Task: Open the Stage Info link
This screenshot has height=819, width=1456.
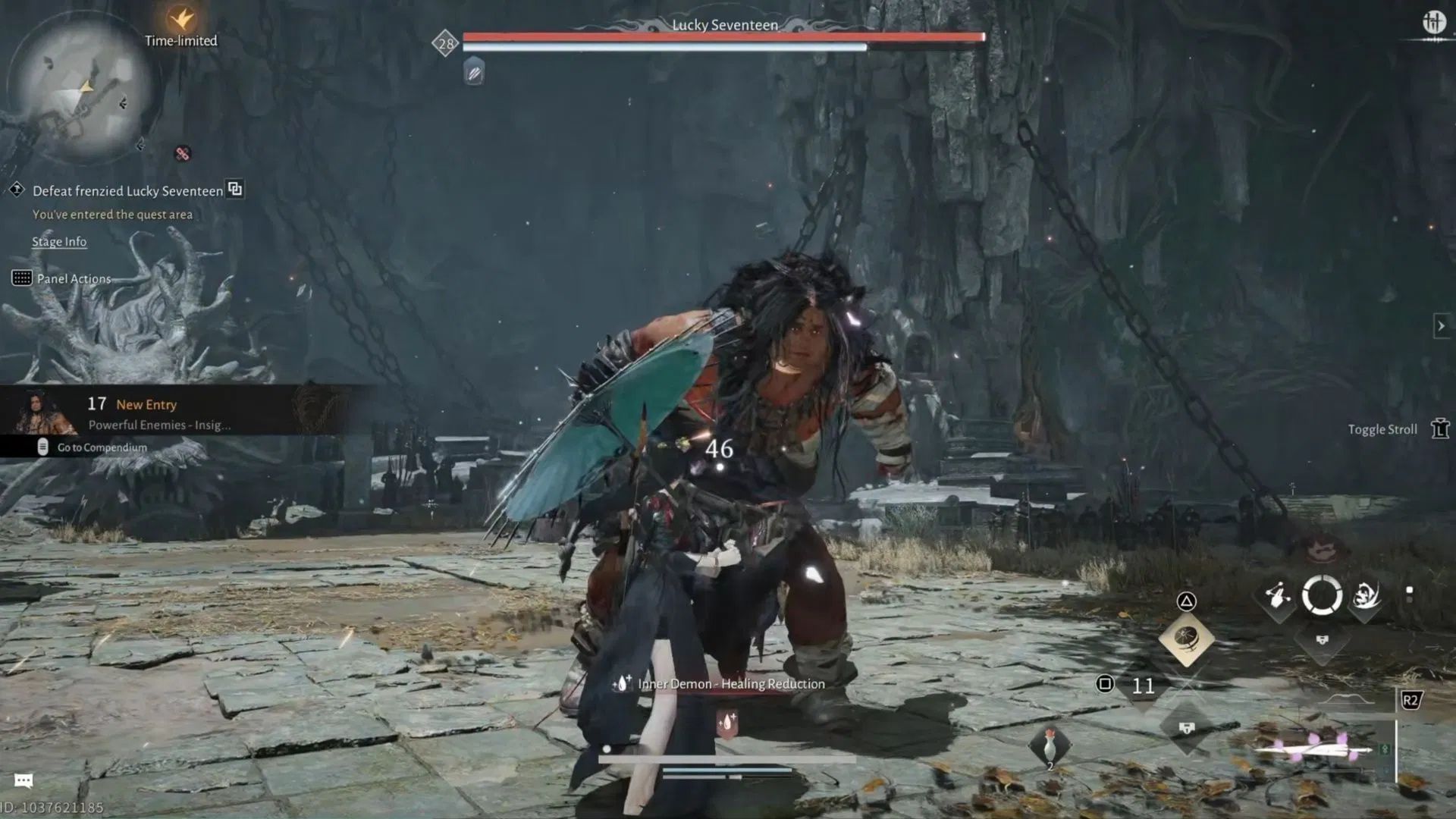Action: tap(58, 242)
